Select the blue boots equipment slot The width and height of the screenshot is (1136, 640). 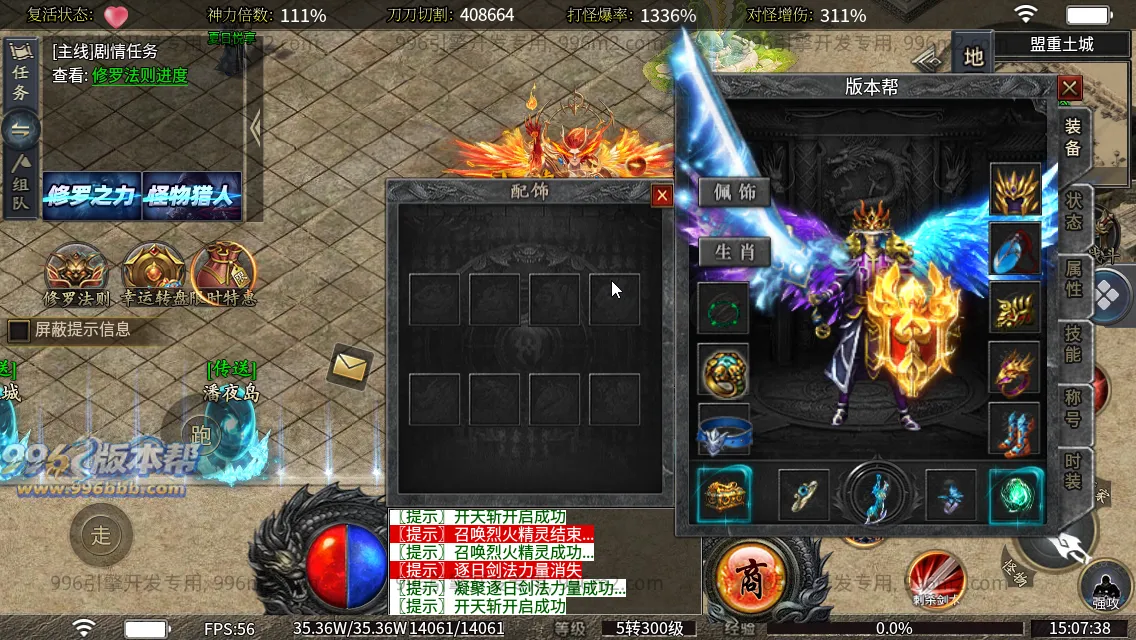point(1015,429)
